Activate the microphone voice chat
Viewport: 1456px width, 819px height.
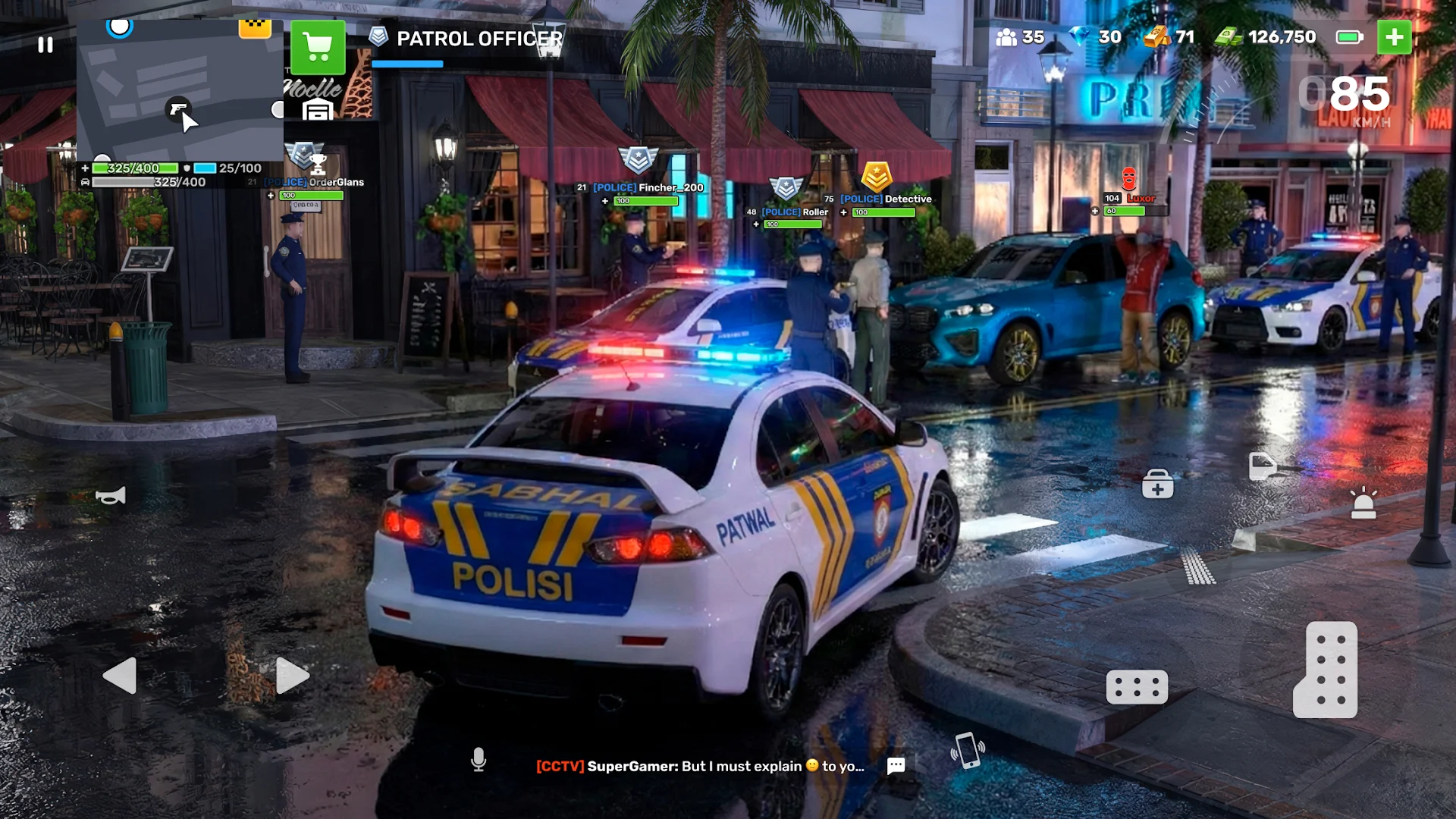pyautogui.click(x=479, y=759)
